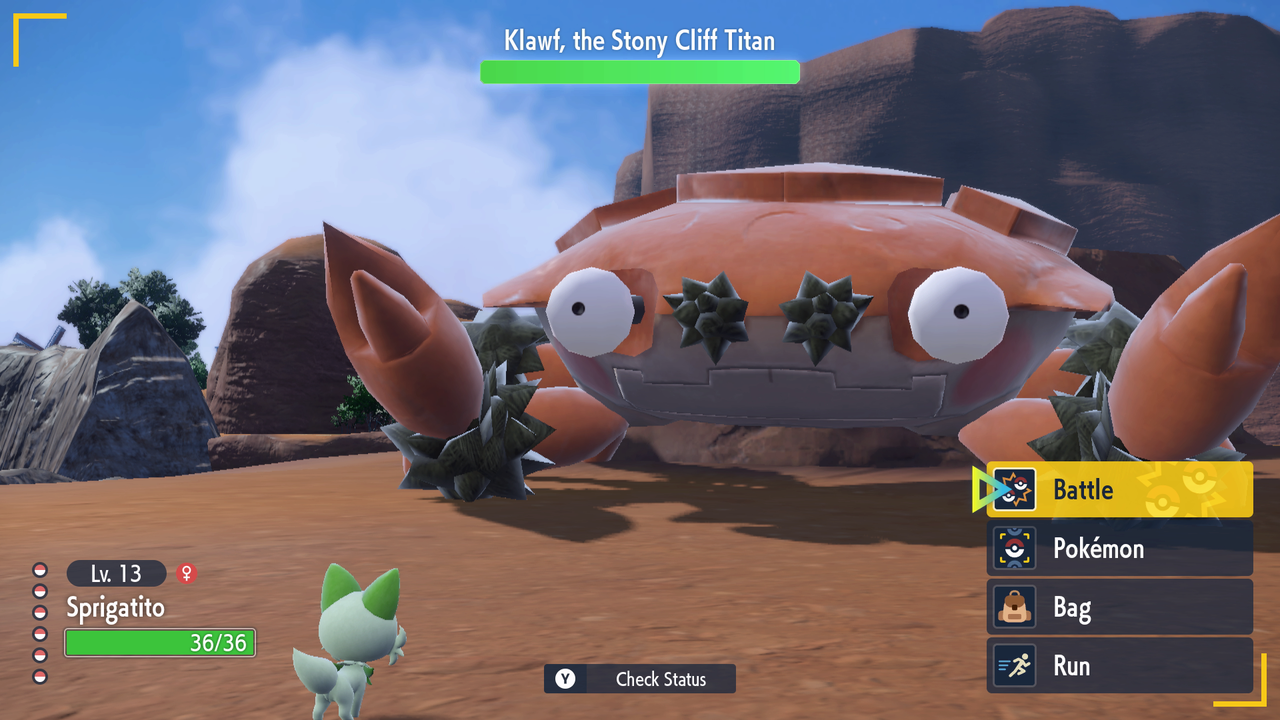Choose the Battle command
Viewport: 1280px width, 720px height.
(1119, 490)
